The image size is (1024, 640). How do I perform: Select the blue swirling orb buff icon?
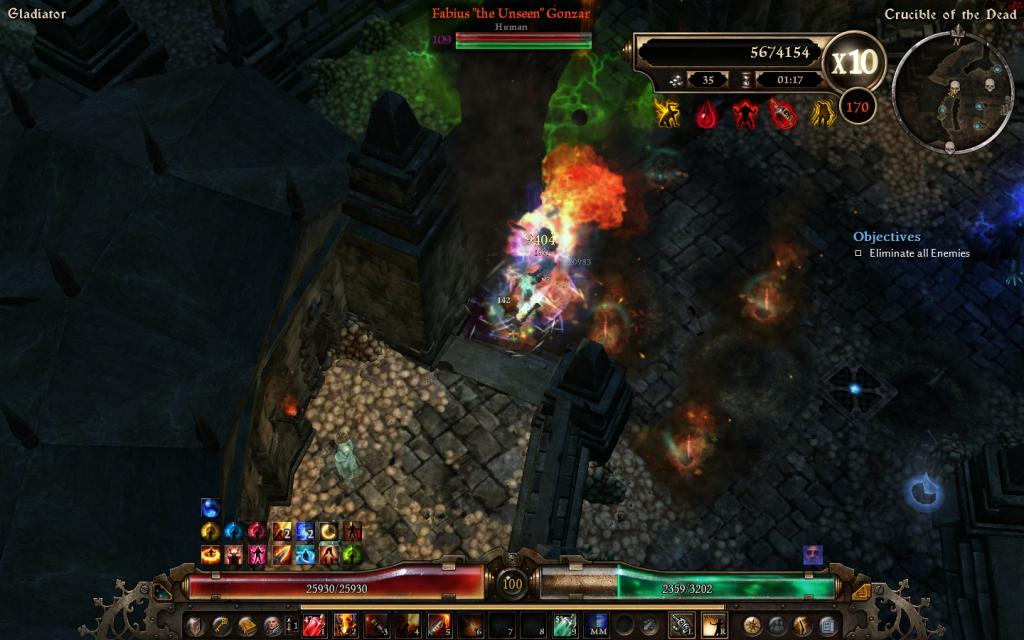(x=210, y=508)
